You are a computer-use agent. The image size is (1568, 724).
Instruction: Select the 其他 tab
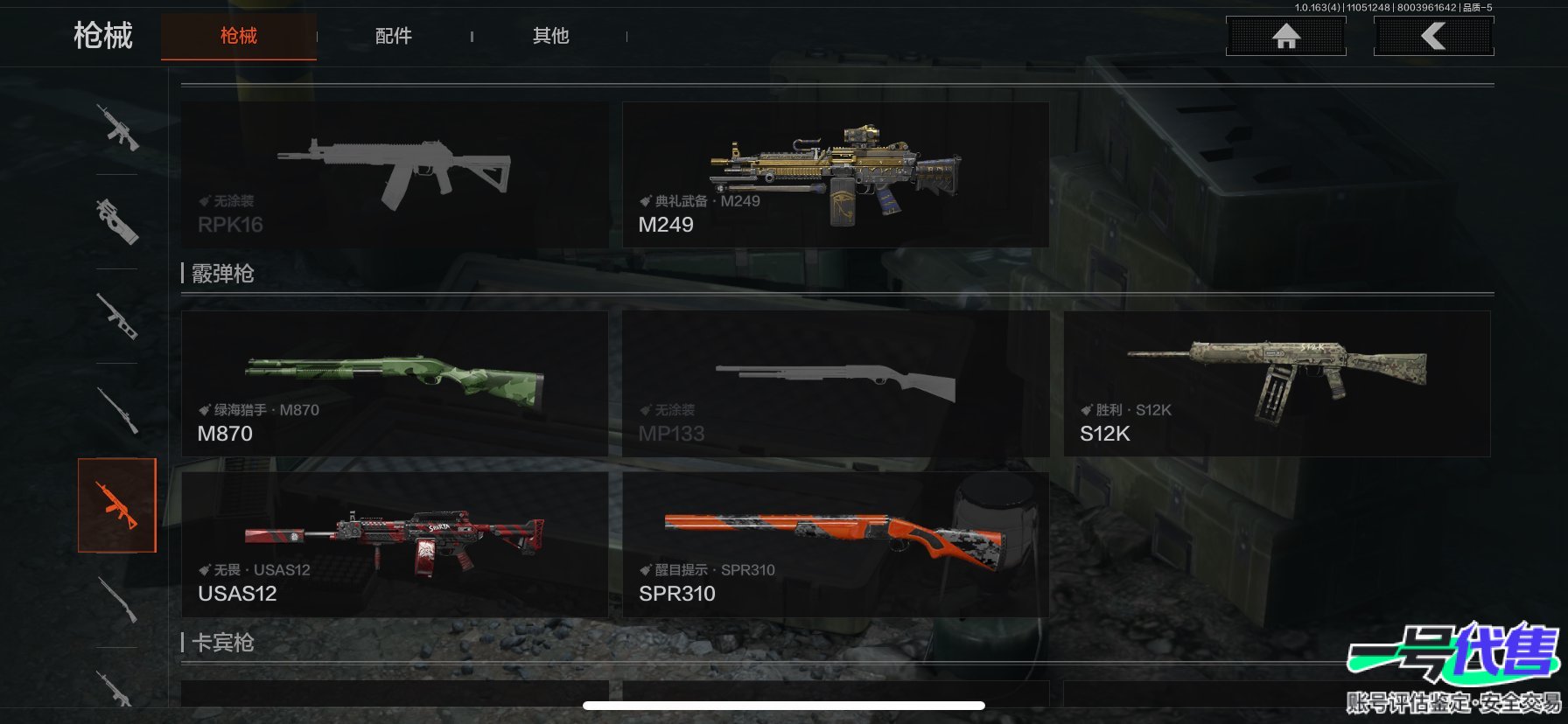point(550,36)
